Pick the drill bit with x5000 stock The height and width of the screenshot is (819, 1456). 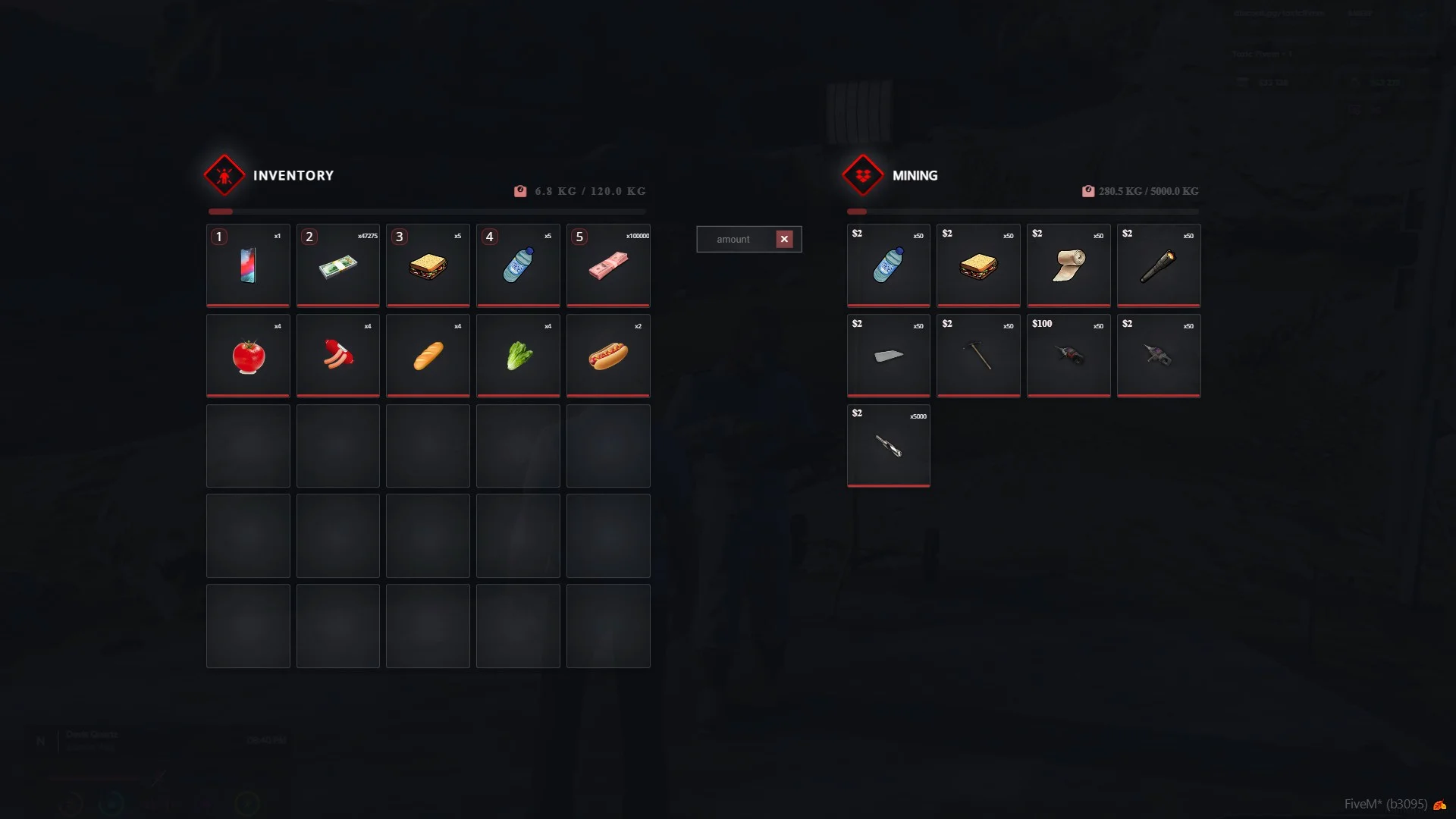(x=888, y=446)
